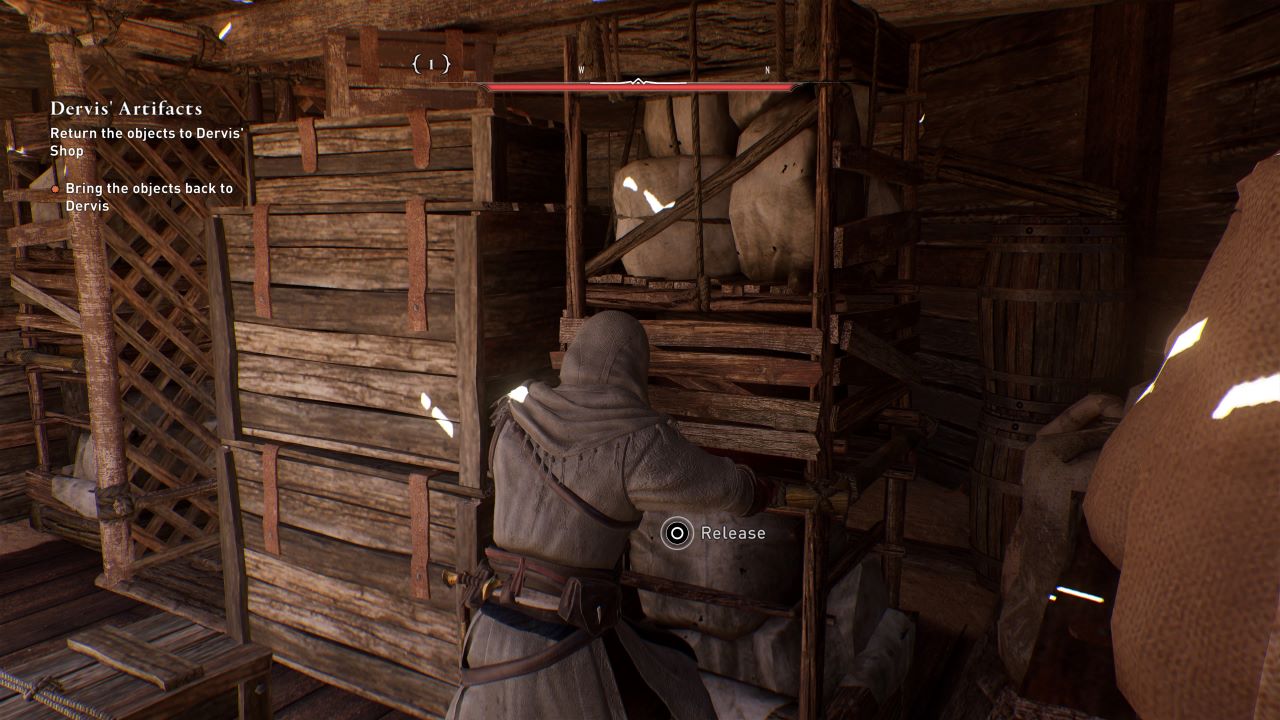
Task: Click the red objective bullet marker
Action: click(x=55, y=188)
